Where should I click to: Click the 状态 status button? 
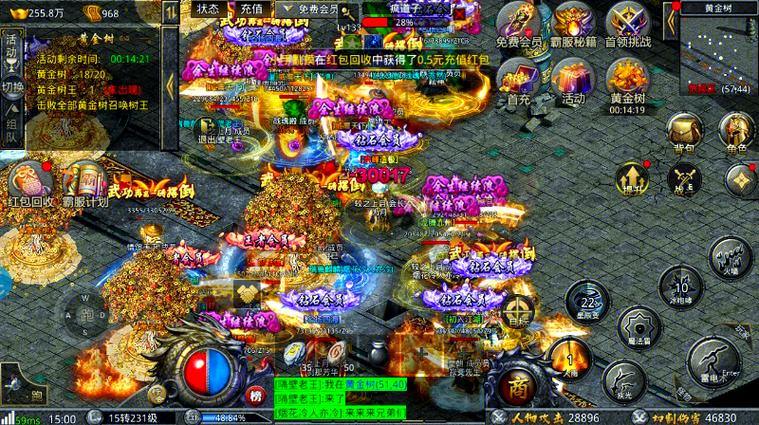coord(208,8)
